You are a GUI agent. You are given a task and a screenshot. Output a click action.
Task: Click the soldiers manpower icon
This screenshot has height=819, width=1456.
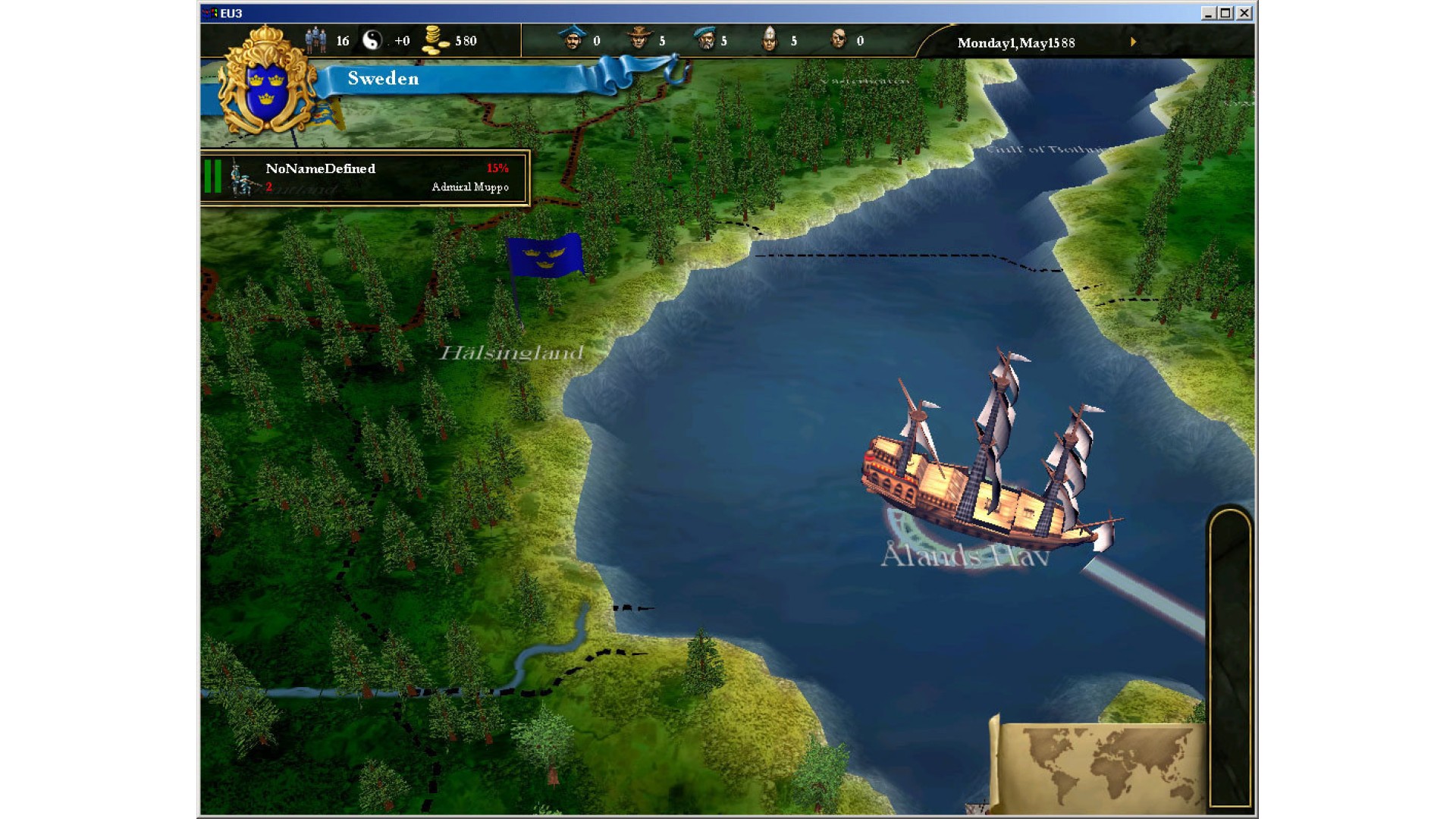click(x=316, y=39)
